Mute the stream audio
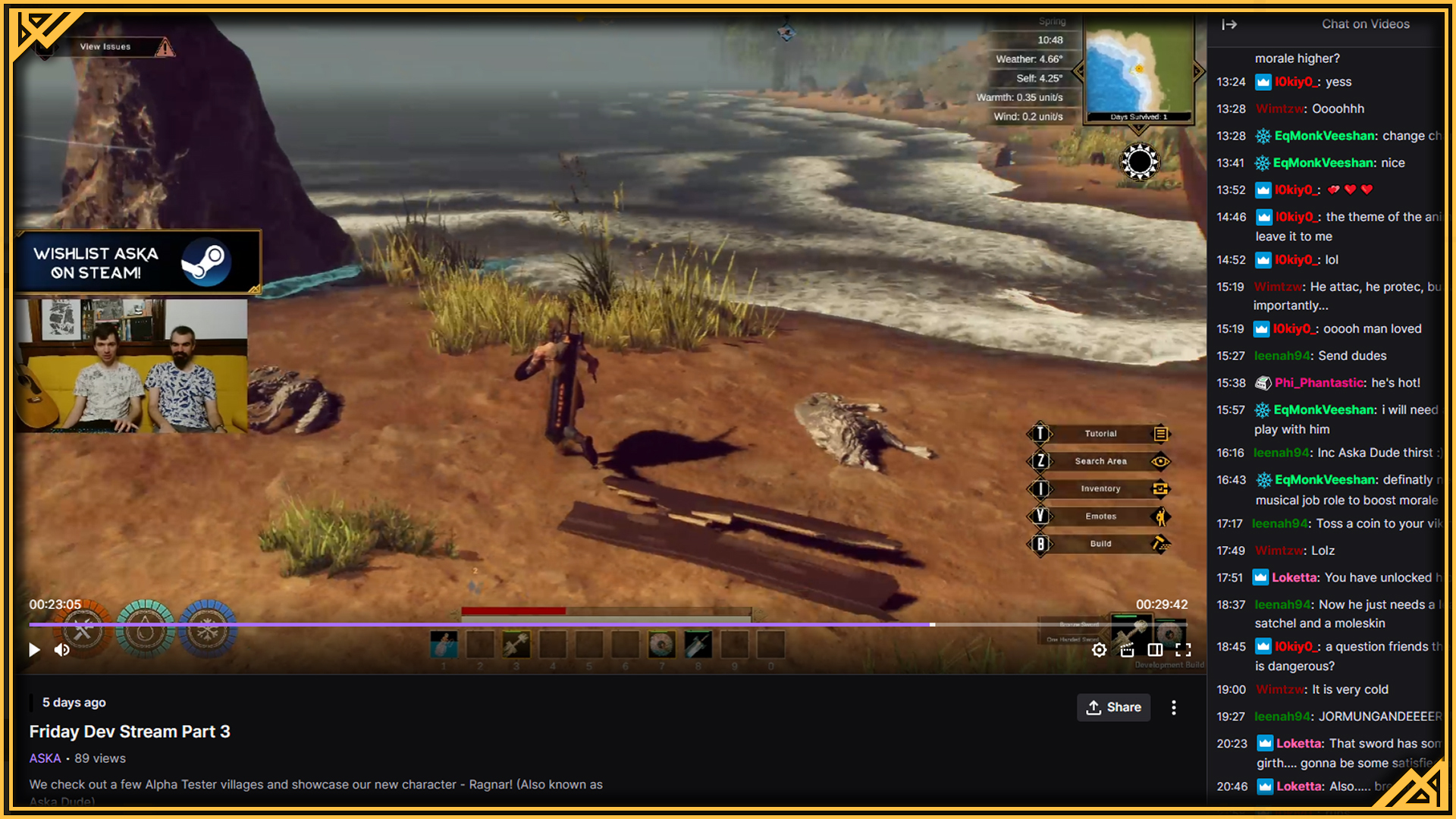Image resolution: width=1456 pixels, height=819 pixels. pyautogui.click(x=62, y=650)
